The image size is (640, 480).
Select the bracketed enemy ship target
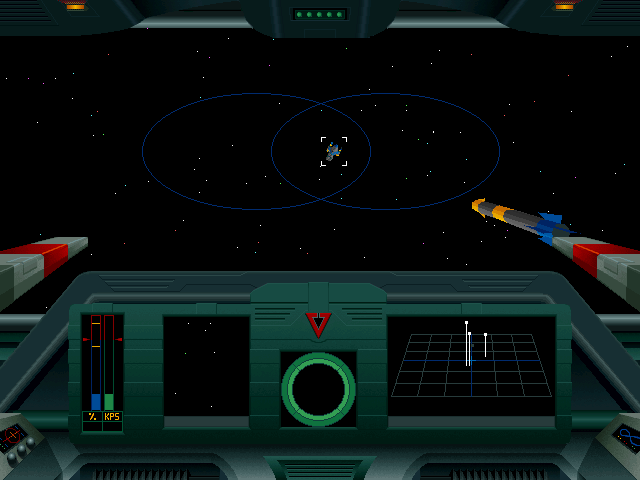tap(333, 151)
